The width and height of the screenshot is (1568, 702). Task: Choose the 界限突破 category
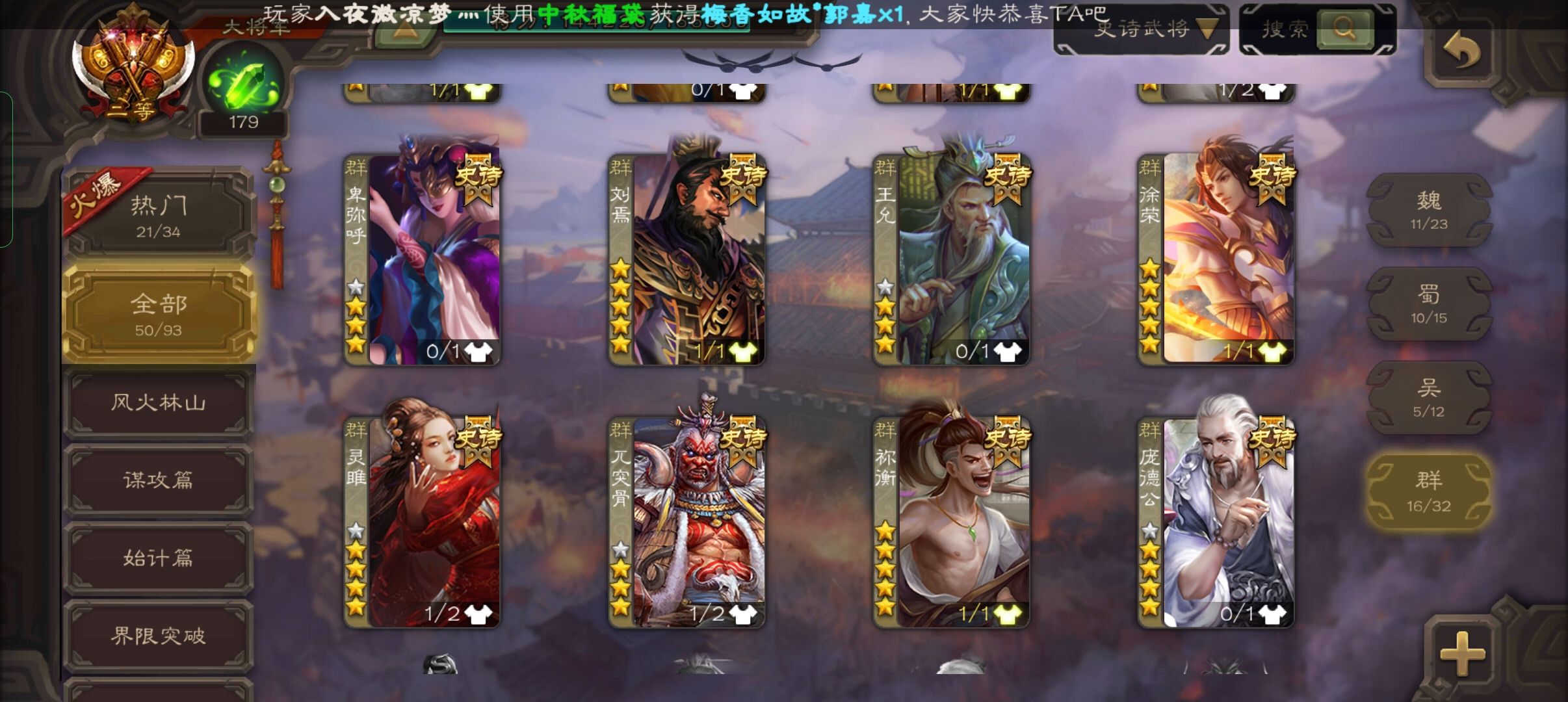coord(159,635)
